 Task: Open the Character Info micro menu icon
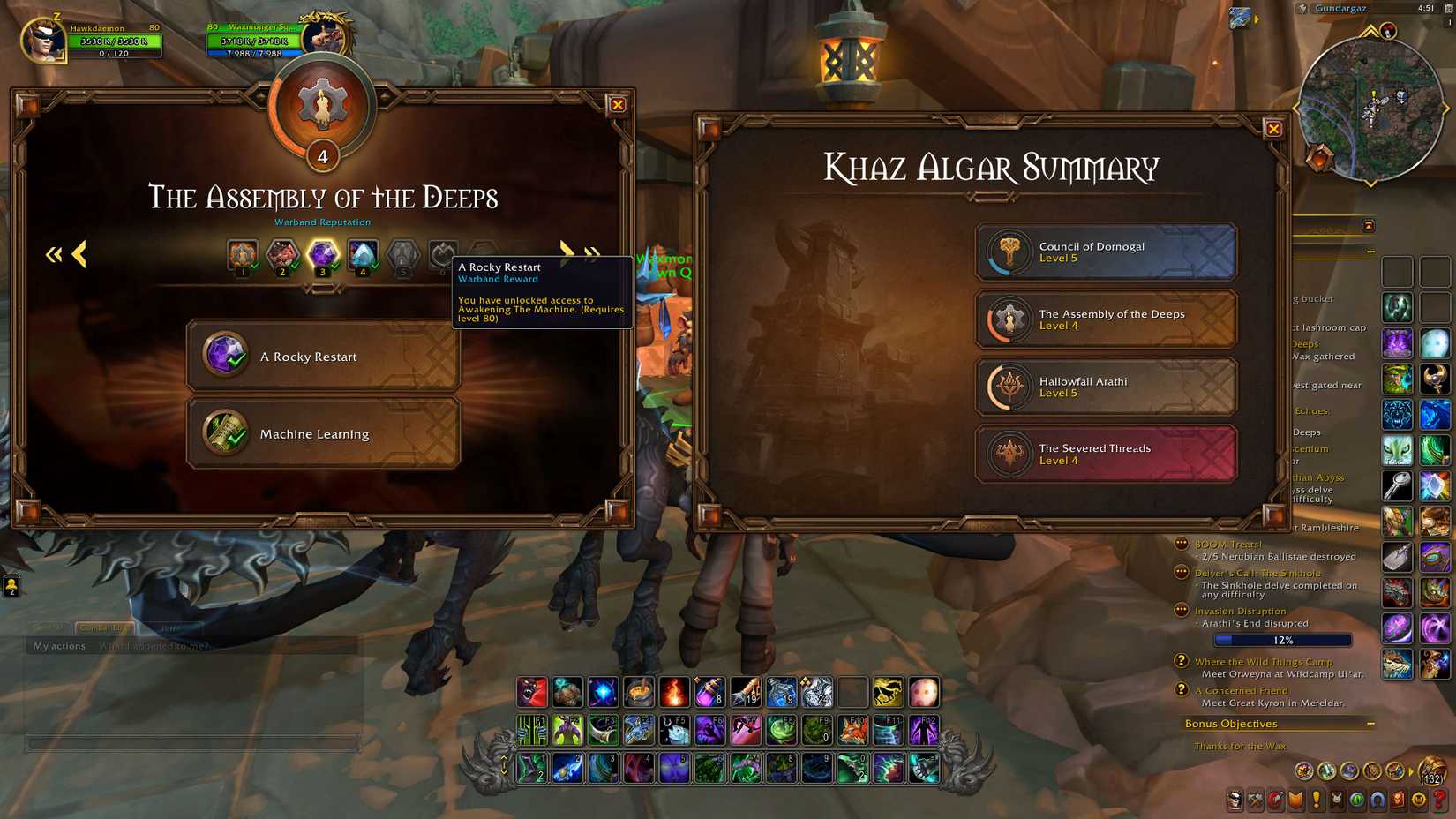click(x=1235, y=800)
